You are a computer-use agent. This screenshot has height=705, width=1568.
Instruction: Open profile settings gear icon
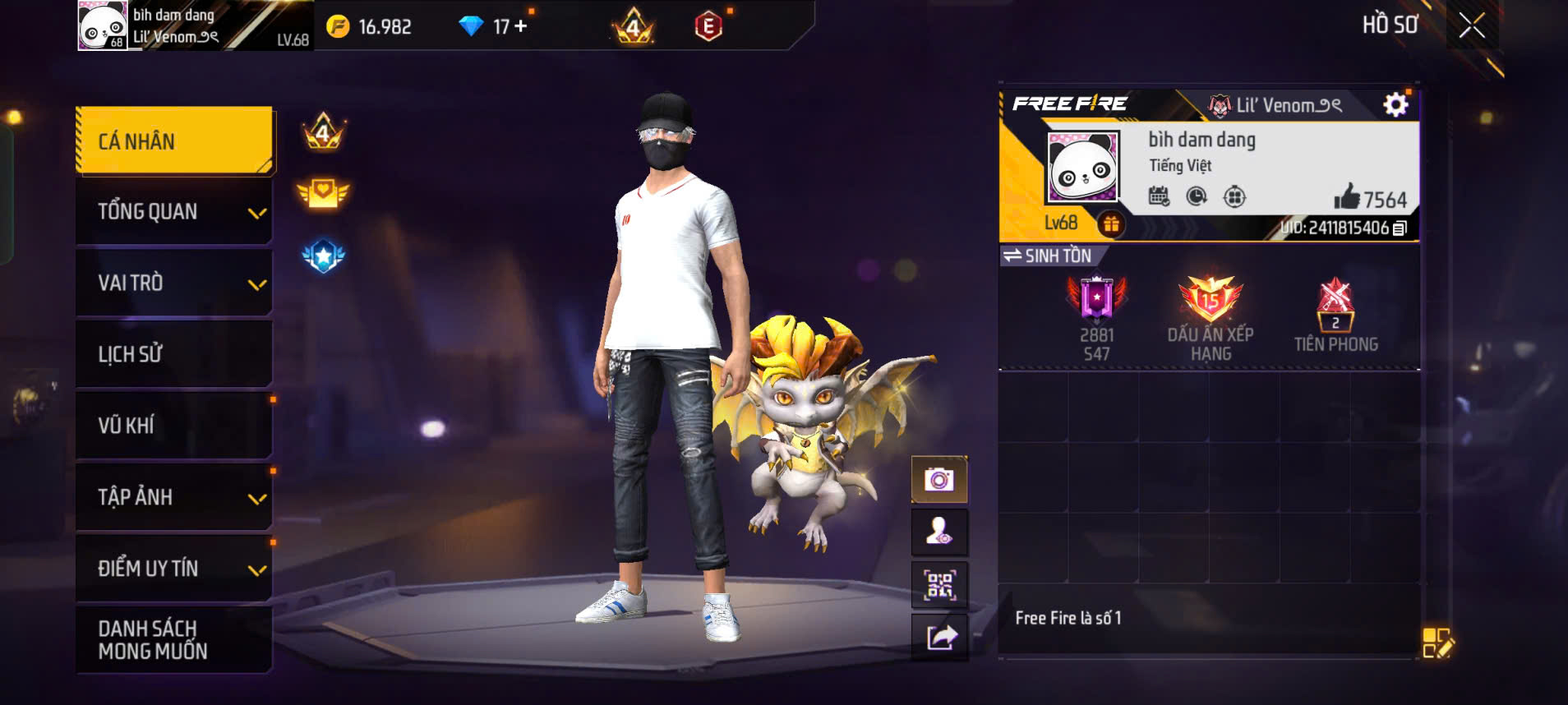[1395, 105]
